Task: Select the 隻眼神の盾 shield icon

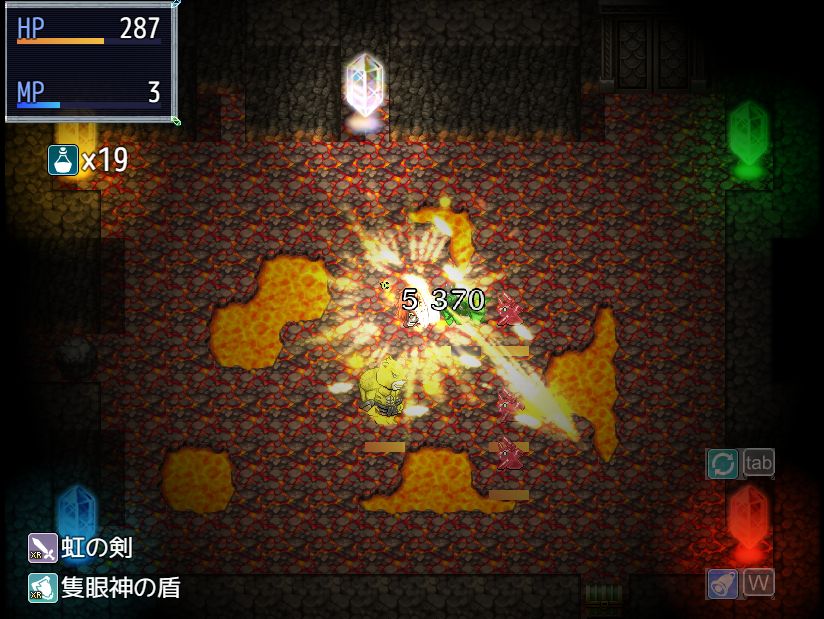Action: point(43,588)
